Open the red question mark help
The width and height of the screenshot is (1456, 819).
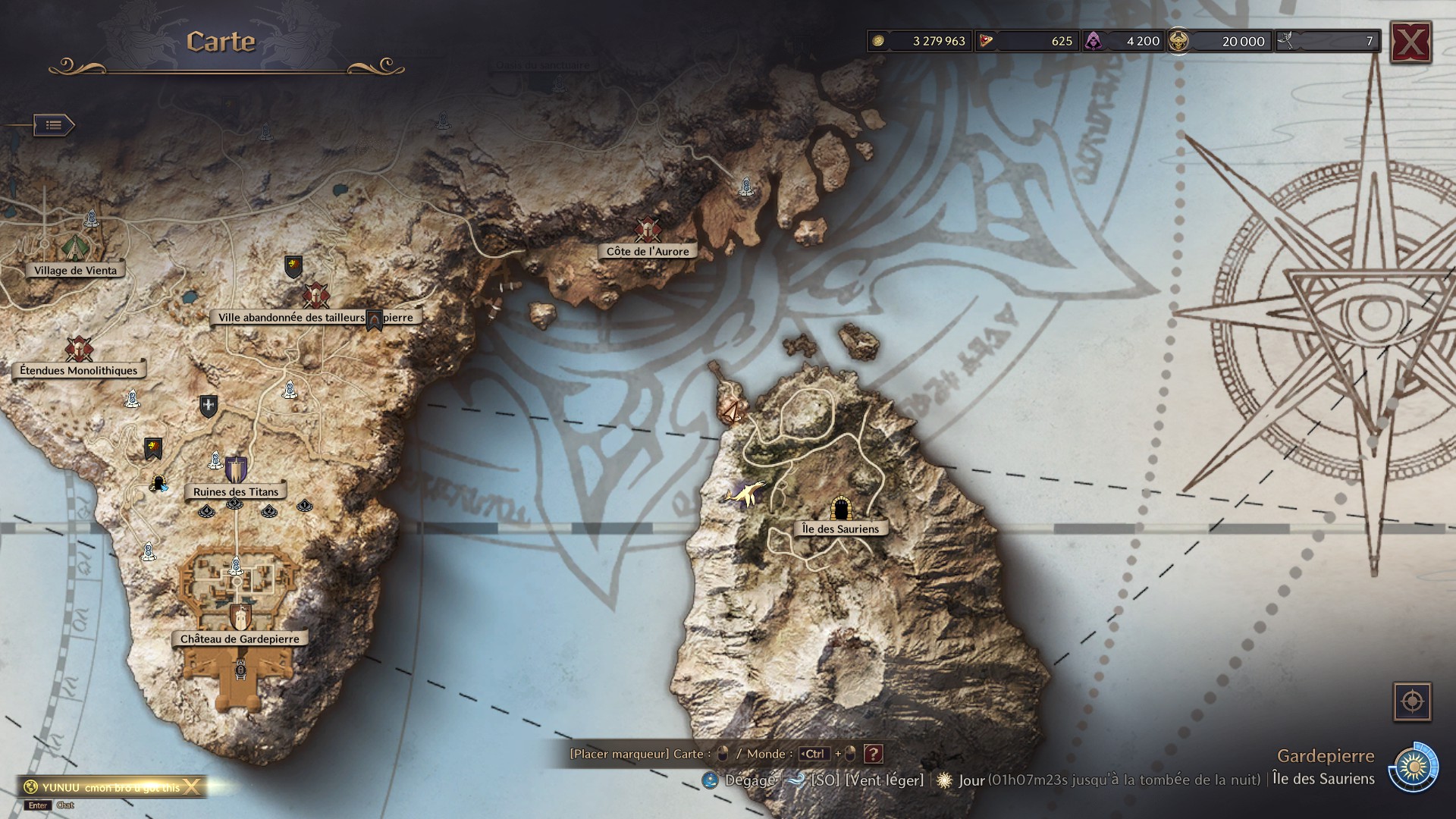coord(874,754)
